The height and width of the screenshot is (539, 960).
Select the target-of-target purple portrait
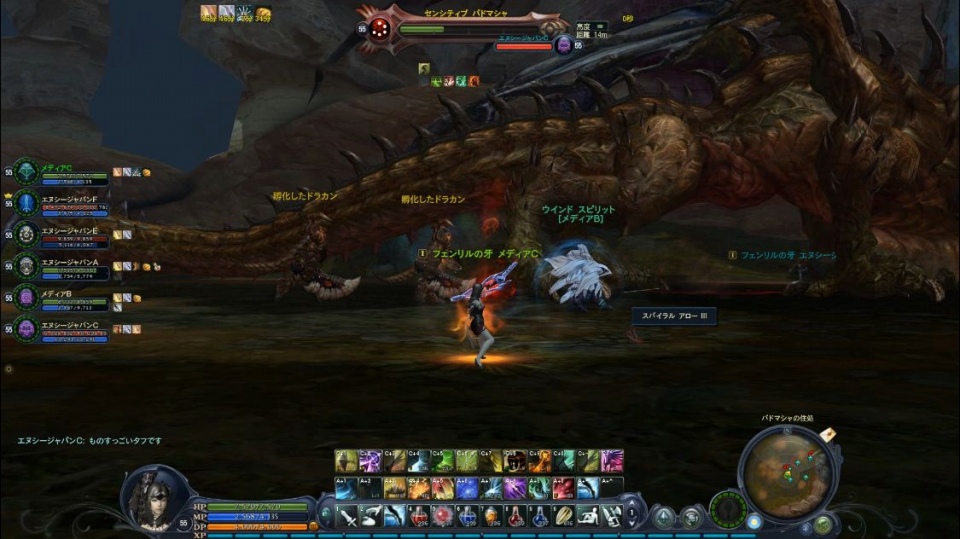point(563,45)
